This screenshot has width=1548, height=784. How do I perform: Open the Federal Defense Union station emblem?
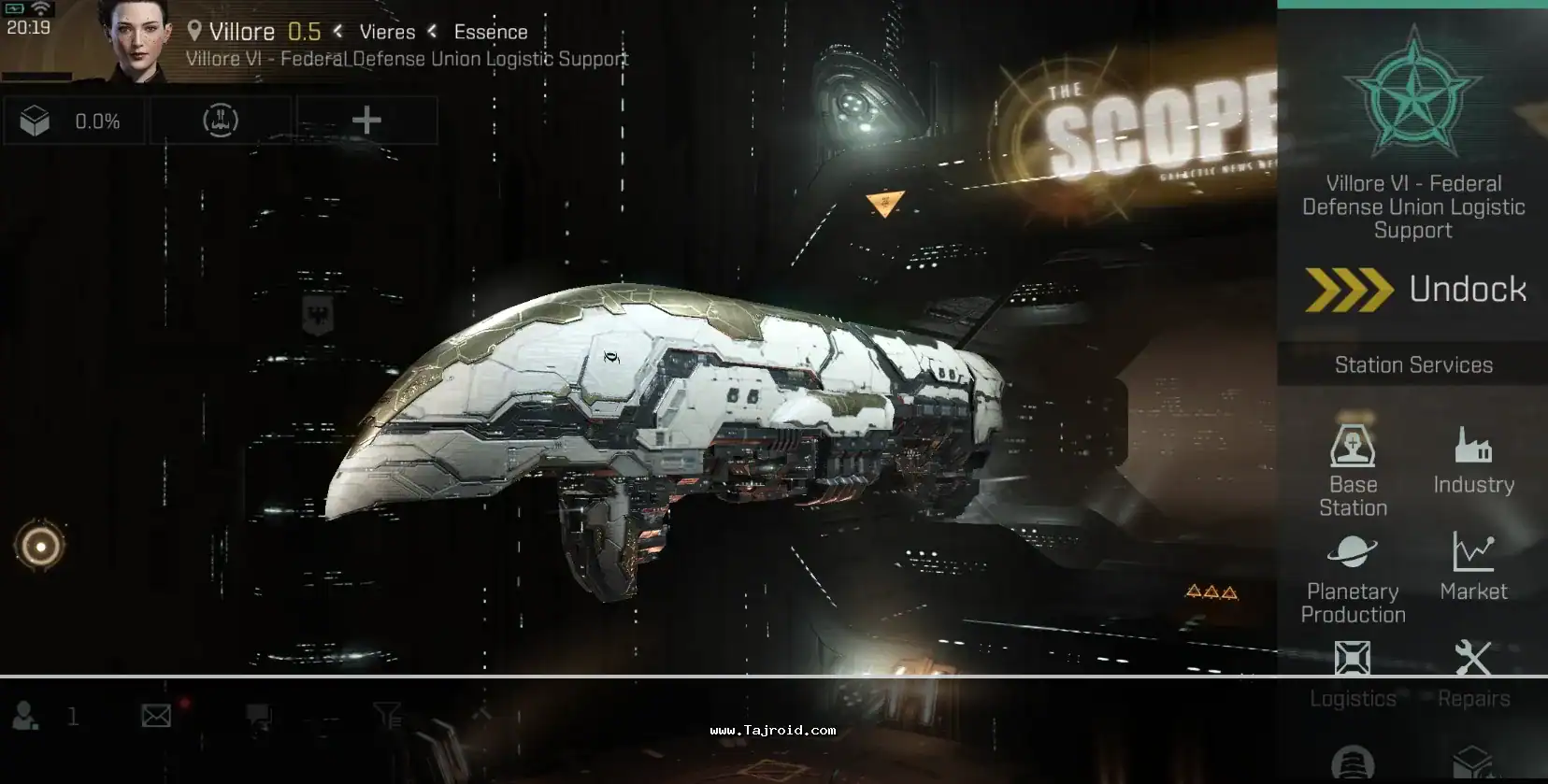(1413, 94)
